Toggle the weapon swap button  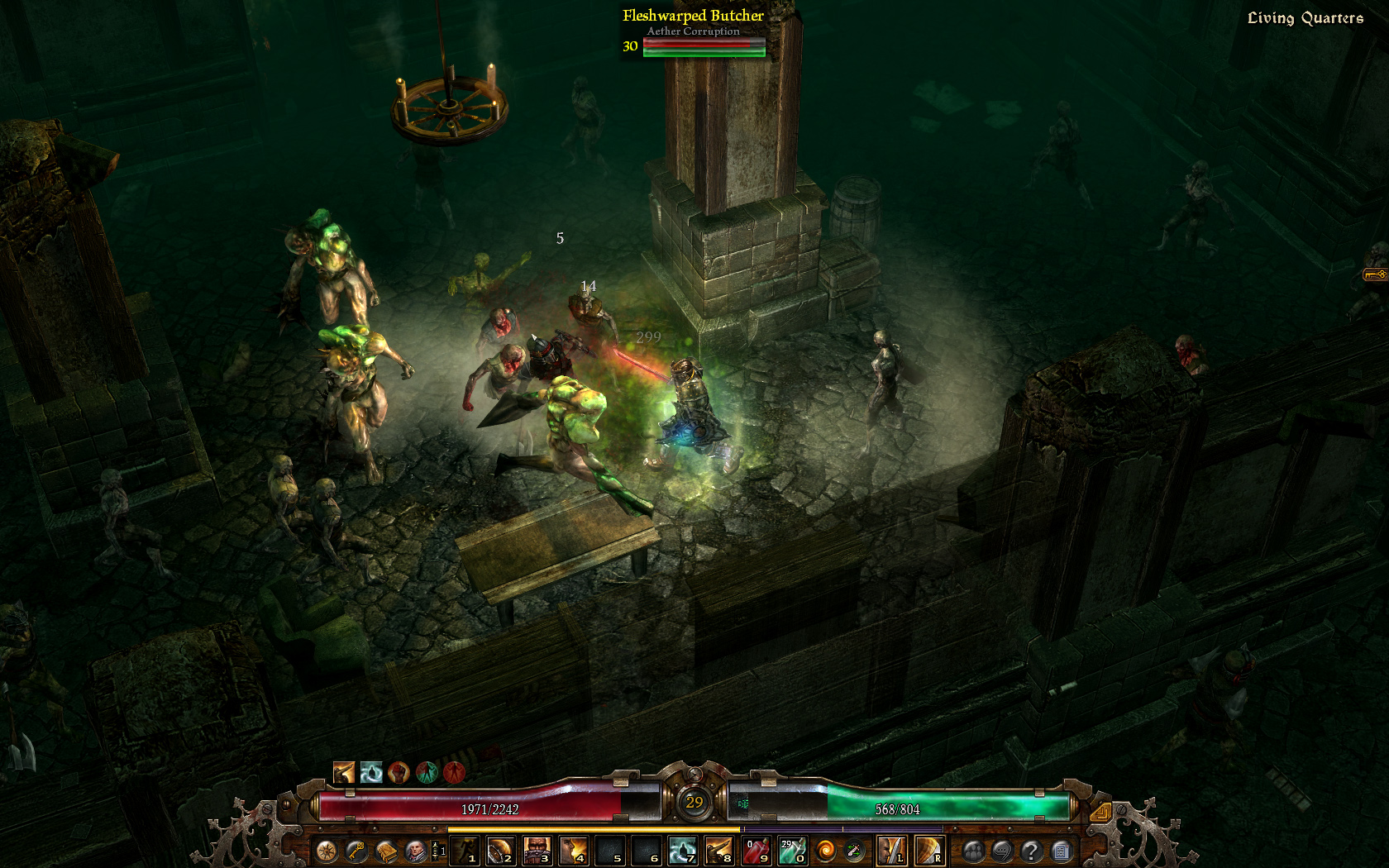(854, 851)
